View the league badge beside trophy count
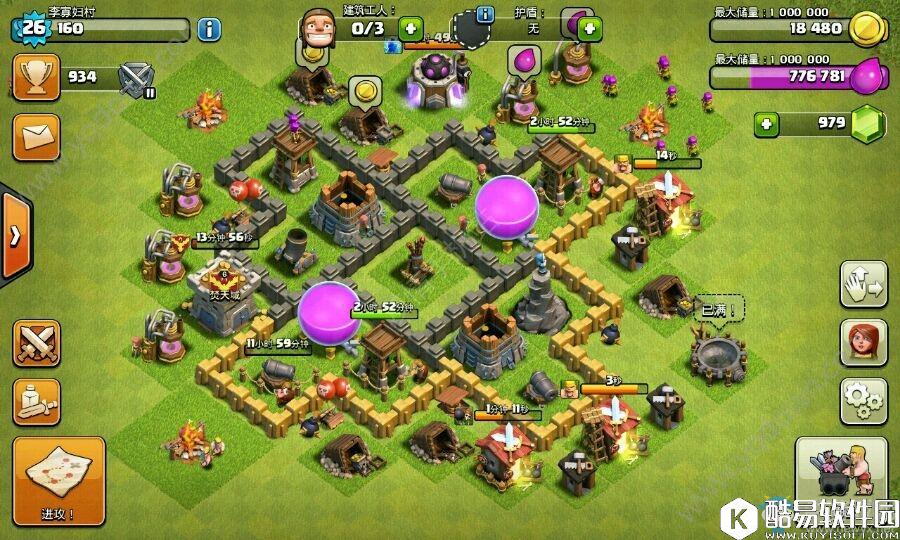This screenshot has height=540, width=900. point(136,78)
